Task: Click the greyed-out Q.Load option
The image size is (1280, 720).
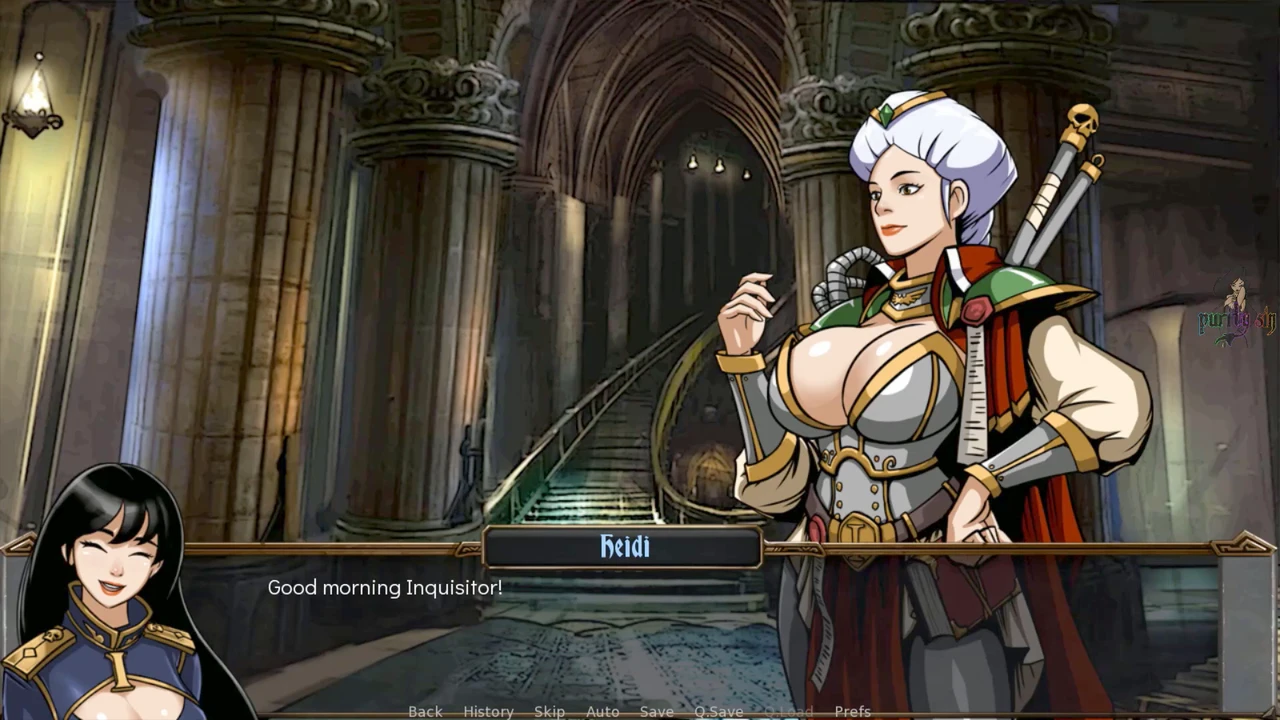Action: 788,711
